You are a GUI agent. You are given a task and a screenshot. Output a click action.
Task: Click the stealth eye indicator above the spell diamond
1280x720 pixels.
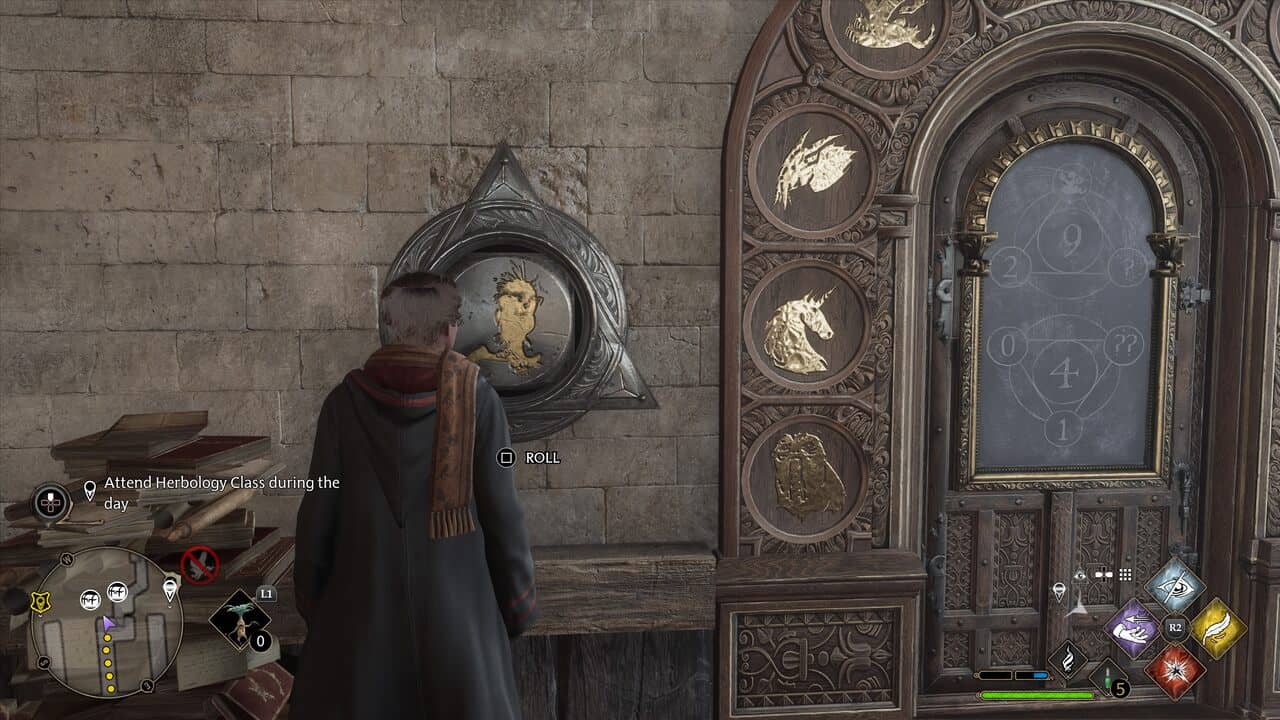[1080, 576]
